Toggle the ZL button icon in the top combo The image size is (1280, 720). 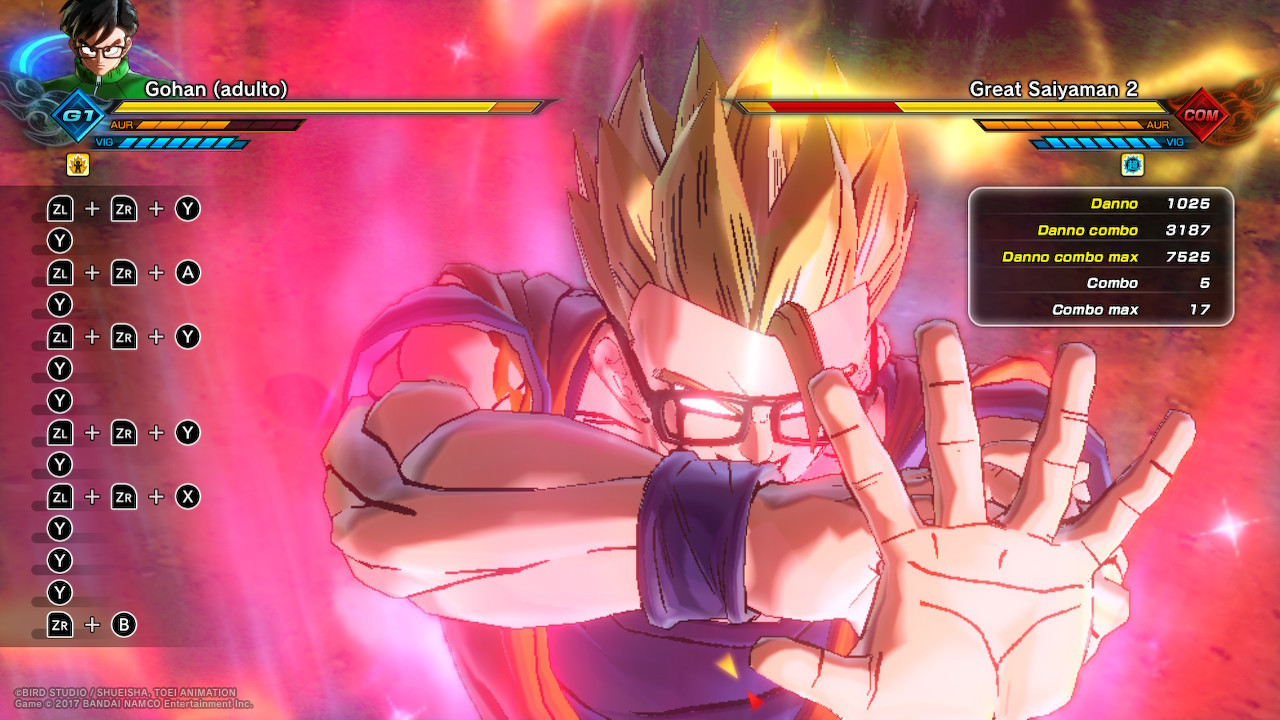[59, 209]
